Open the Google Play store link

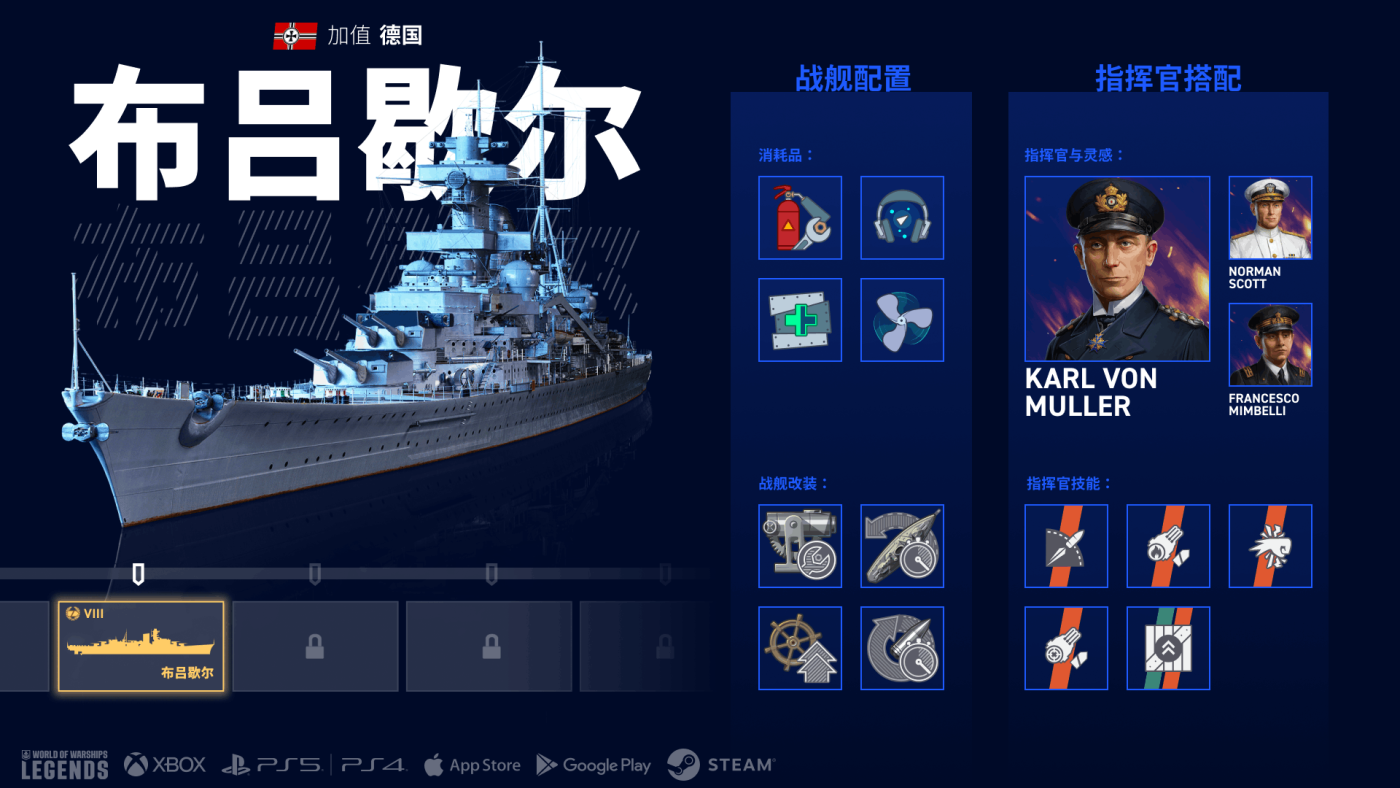click(594, 765)
